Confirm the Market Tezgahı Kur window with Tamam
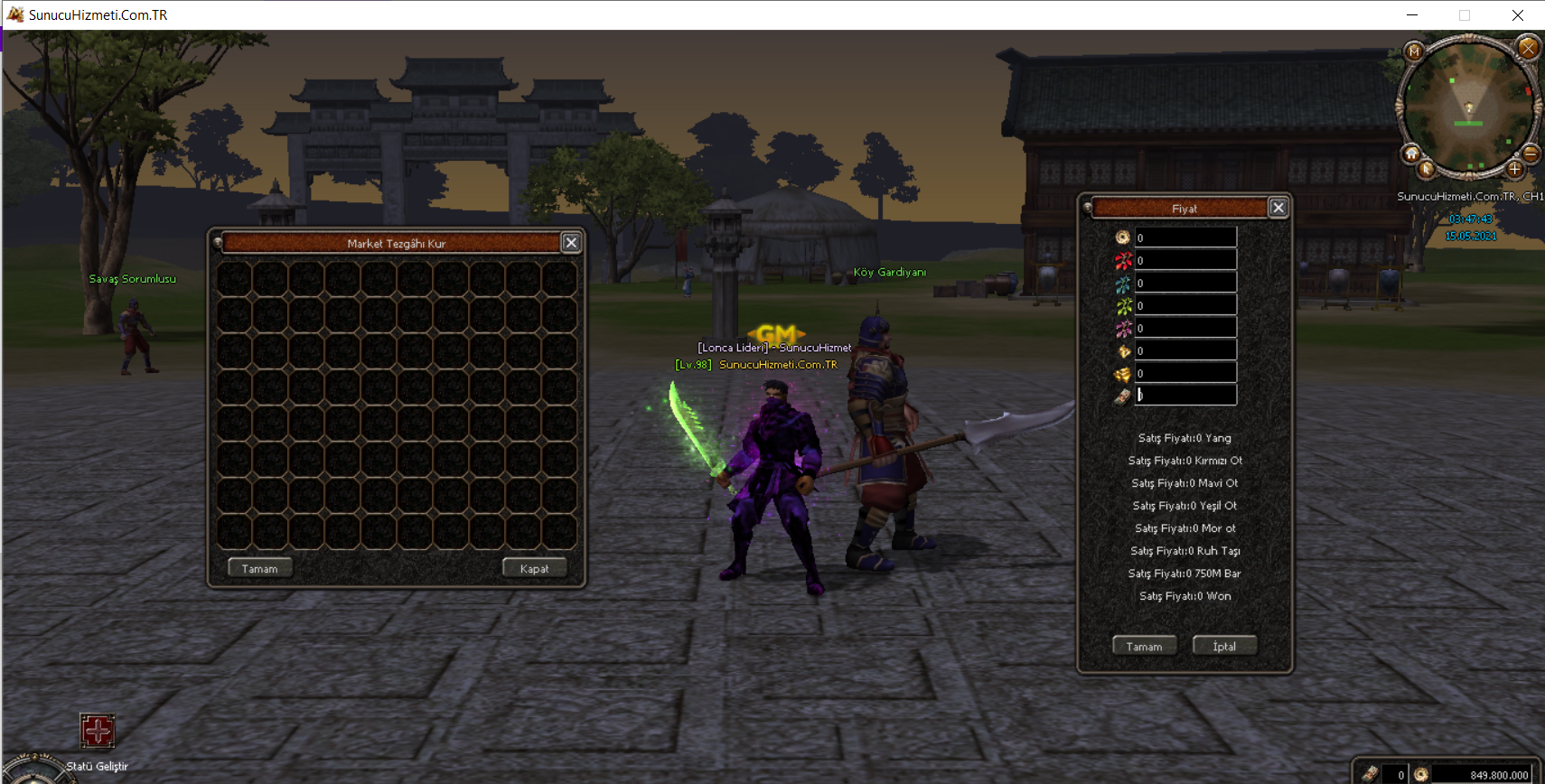This screenshot has height=784, width=1545. pos(259,568)
